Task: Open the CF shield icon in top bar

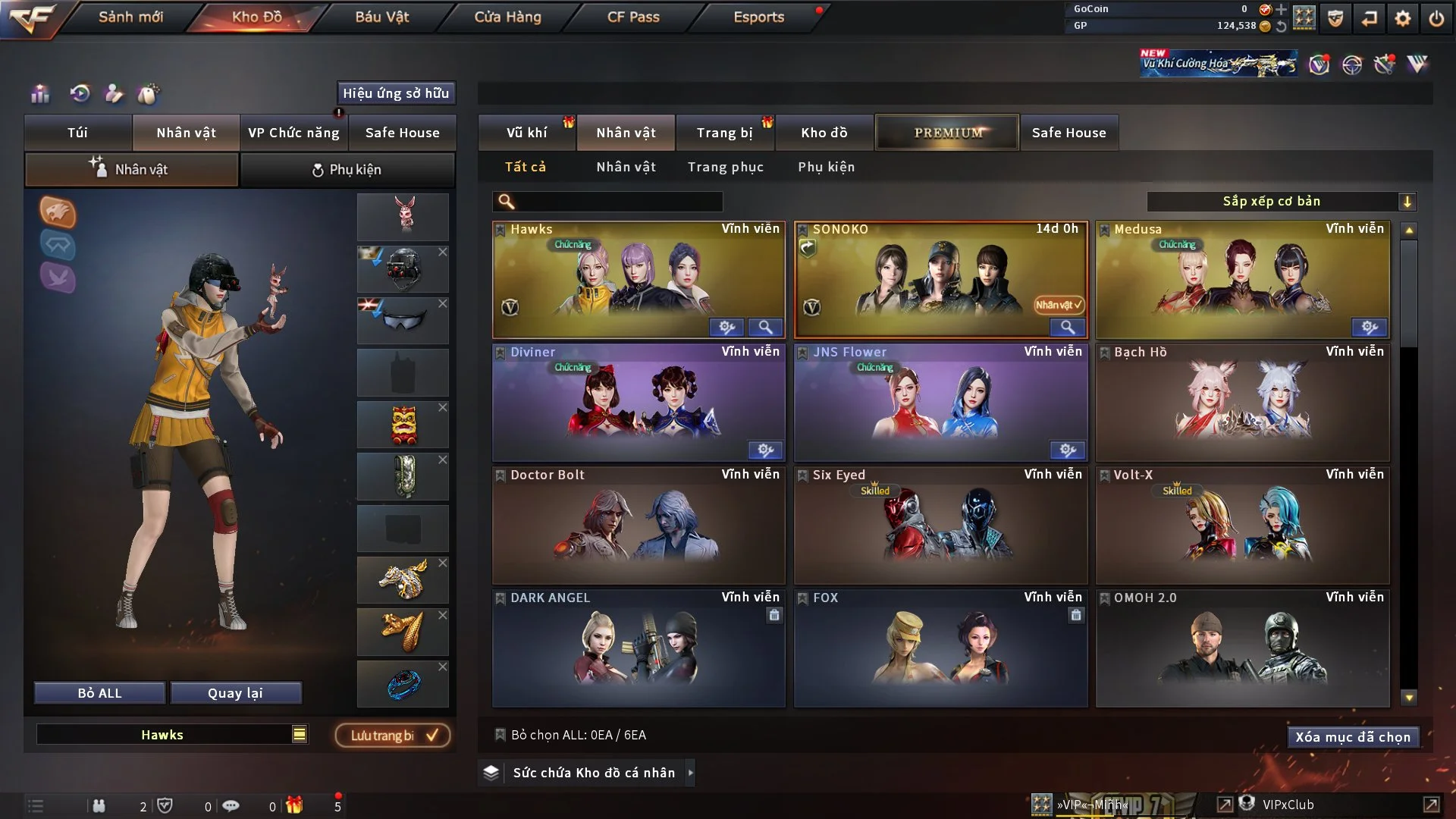Action: 1335,17
